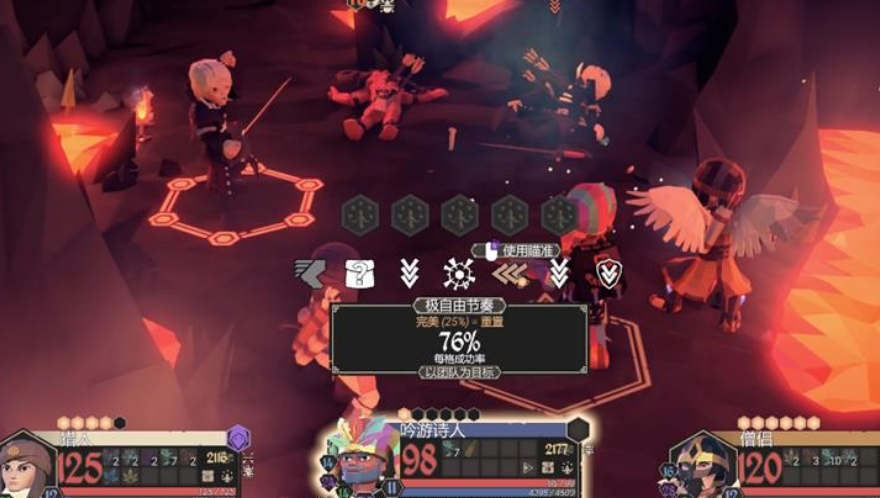Select the question-mark chest ability icon

358,273
